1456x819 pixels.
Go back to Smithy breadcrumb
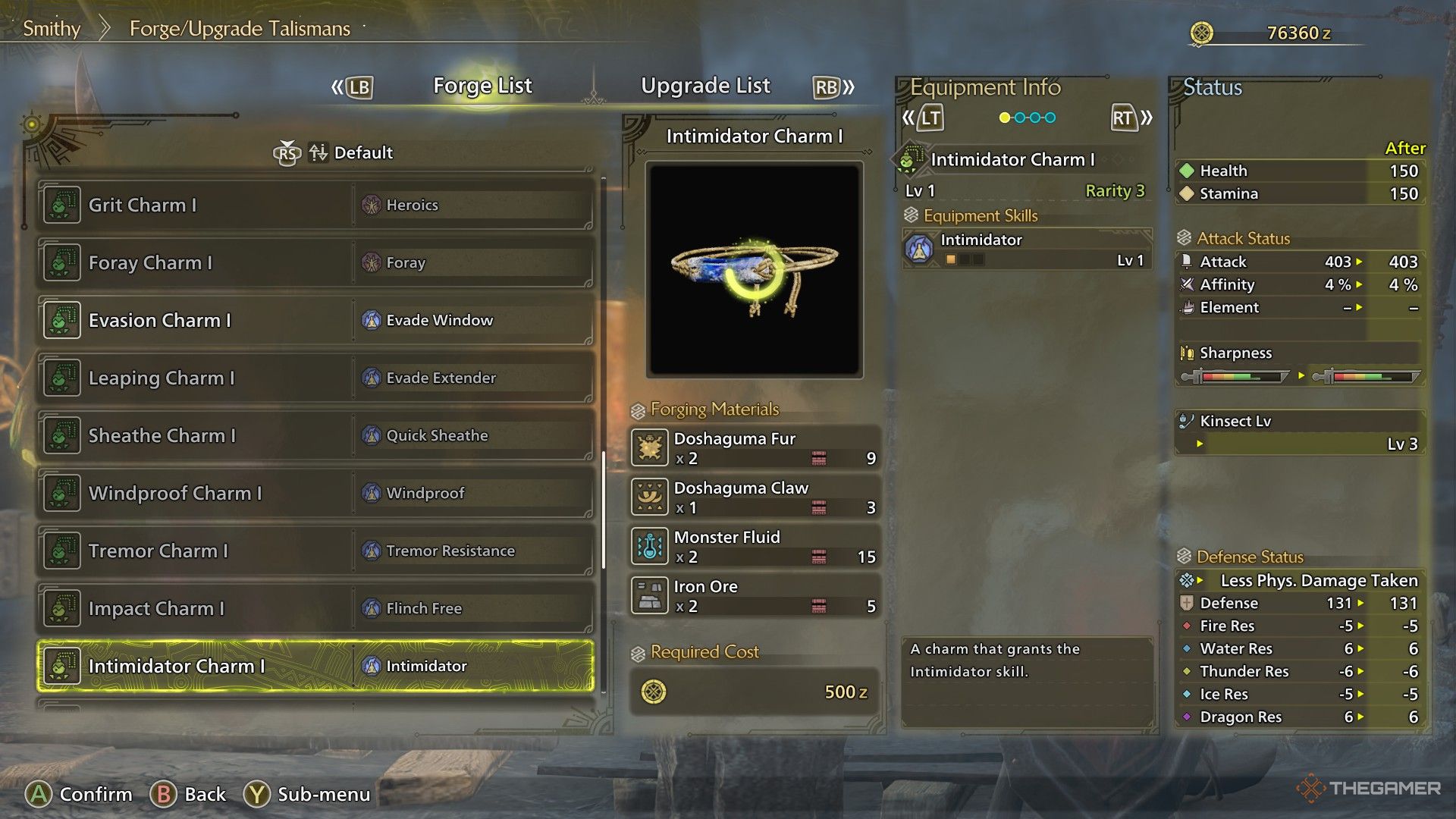52,29
